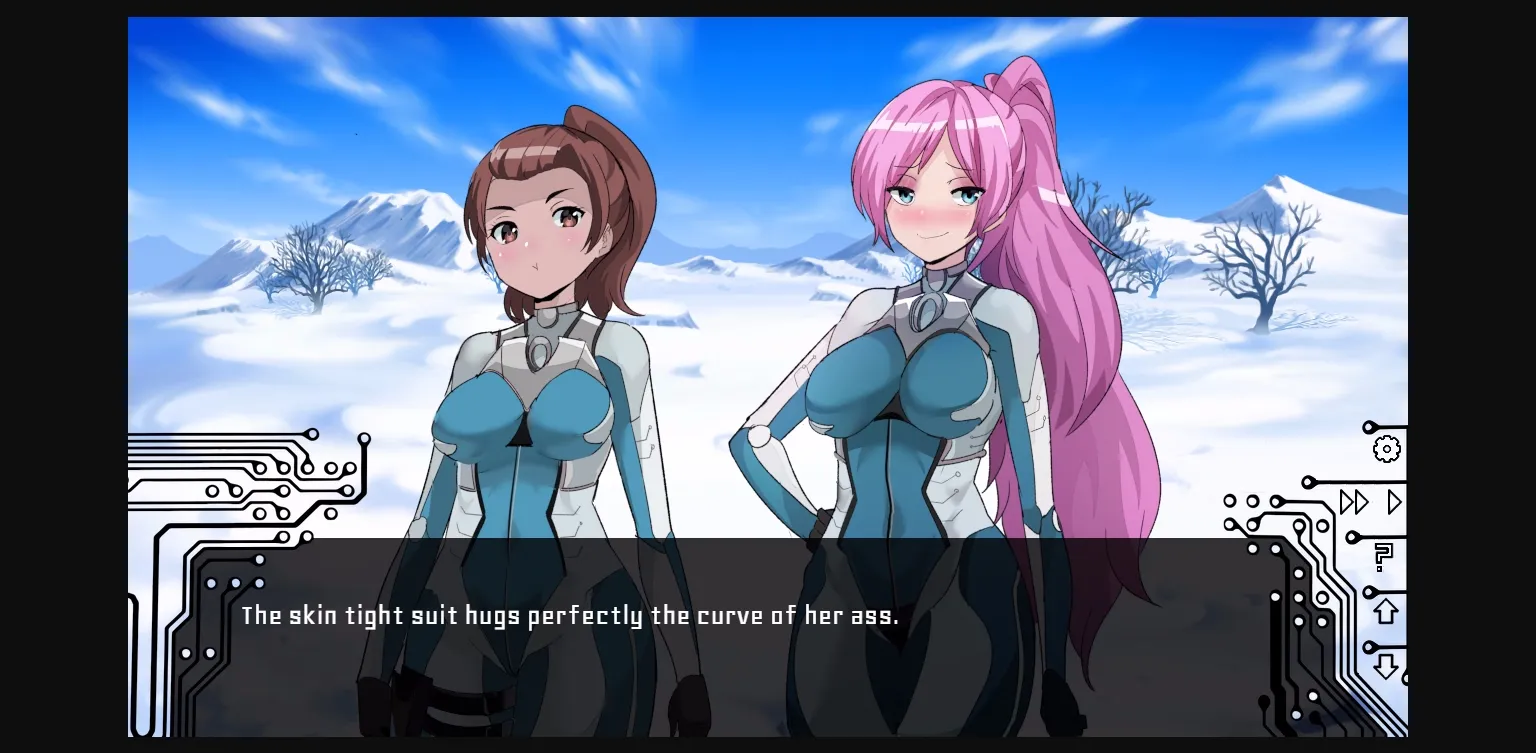Roll forward using the down arrow icon
The image size is (1536, 753).
click(x=1385, y=664)
